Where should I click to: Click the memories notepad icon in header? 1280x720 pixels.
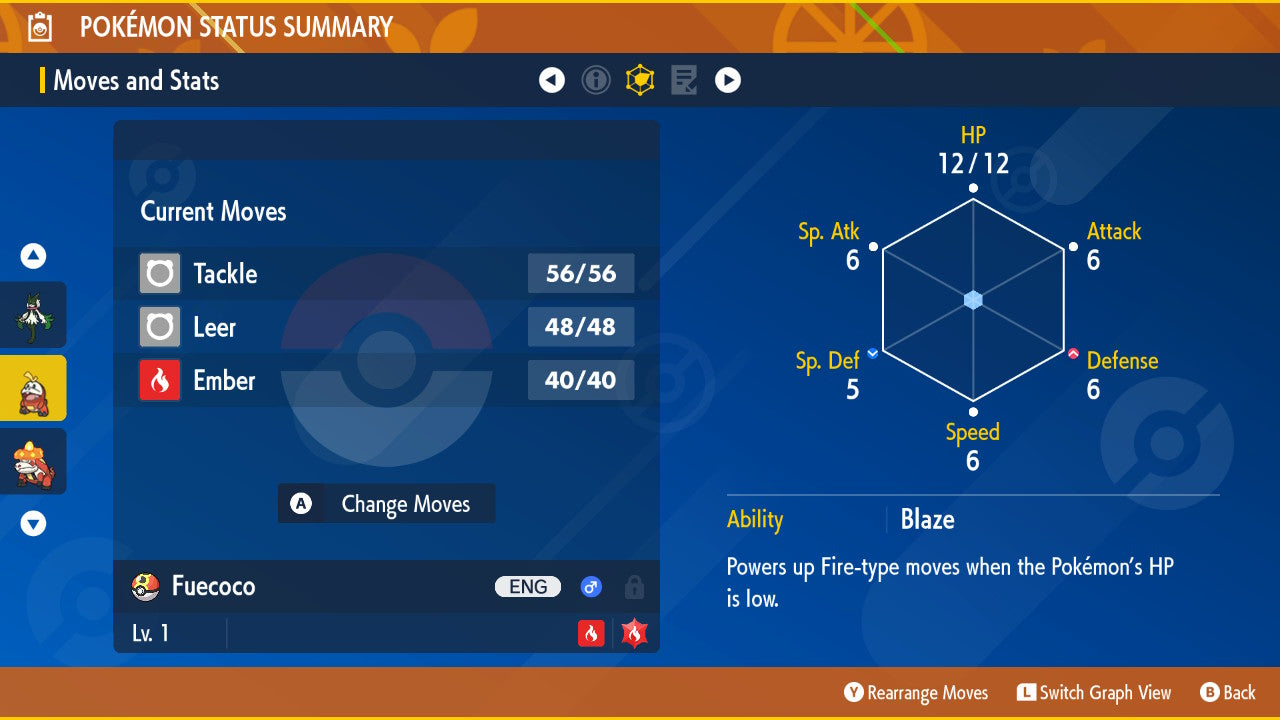(684, 80)
